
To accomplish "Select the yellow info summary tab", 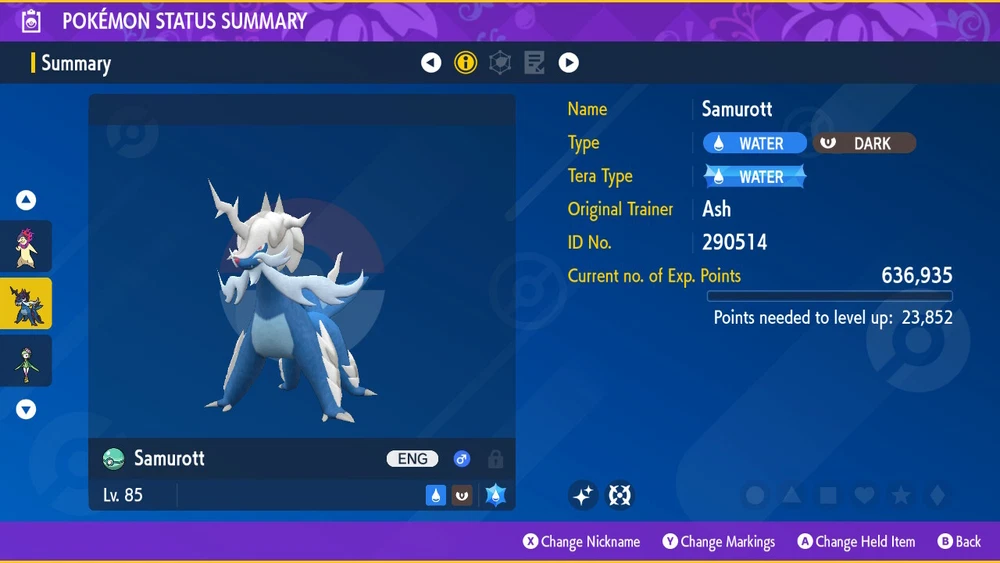I will pyautogui.click(x=465, y=63).
